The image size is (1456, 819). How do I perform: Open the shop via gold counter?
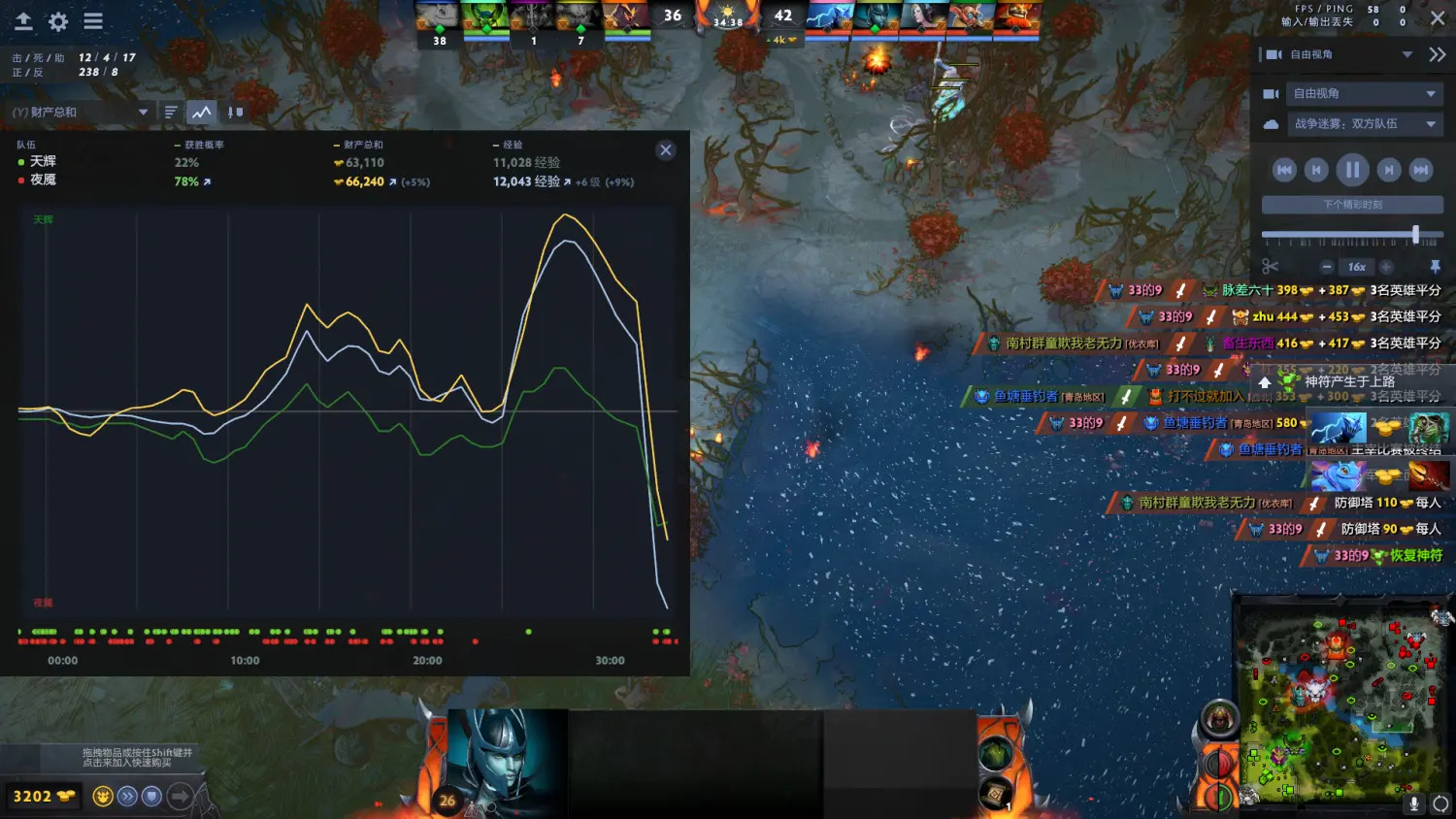(44, 797)
